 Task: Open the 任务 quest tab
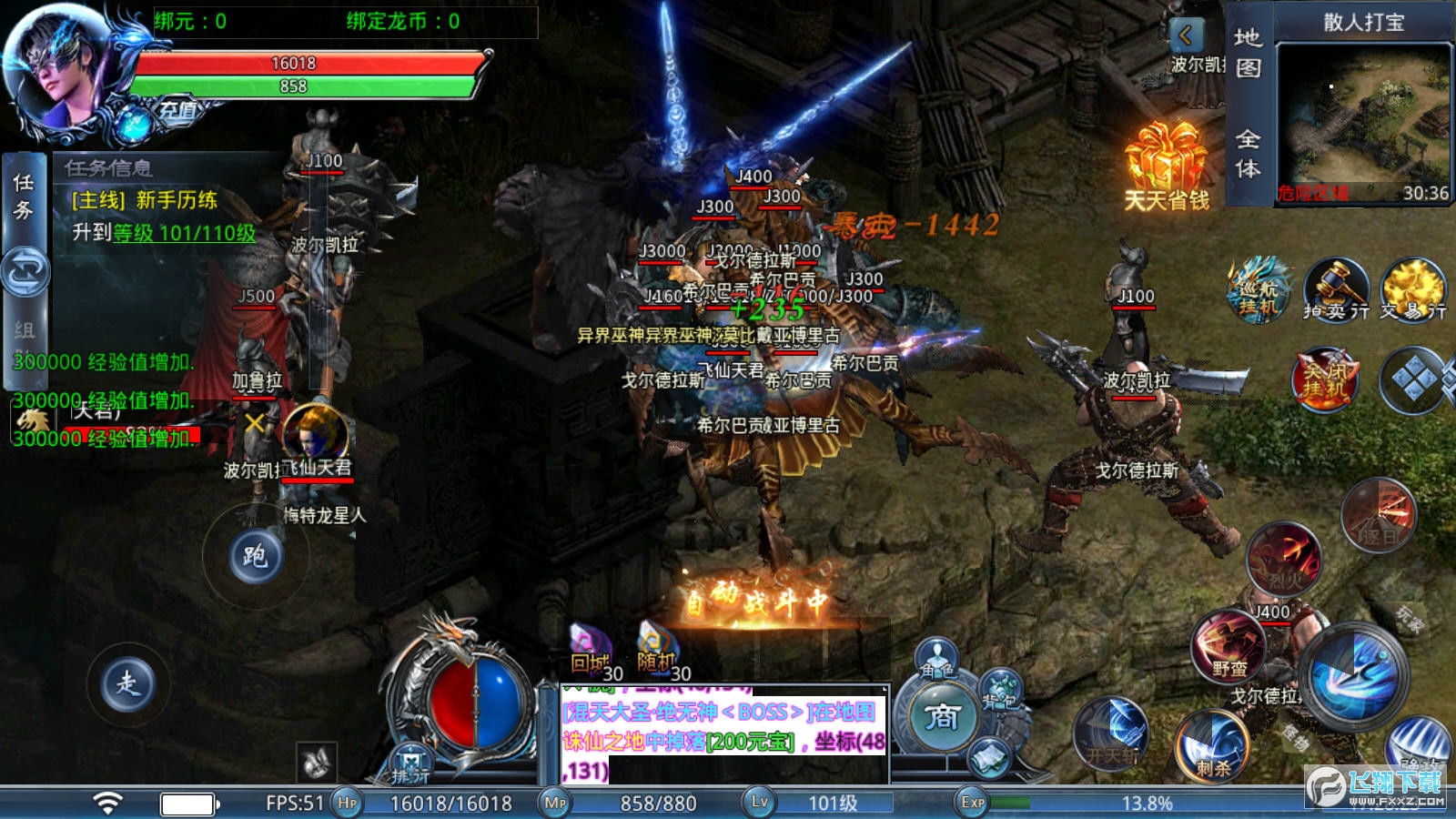tap(24, 197)
